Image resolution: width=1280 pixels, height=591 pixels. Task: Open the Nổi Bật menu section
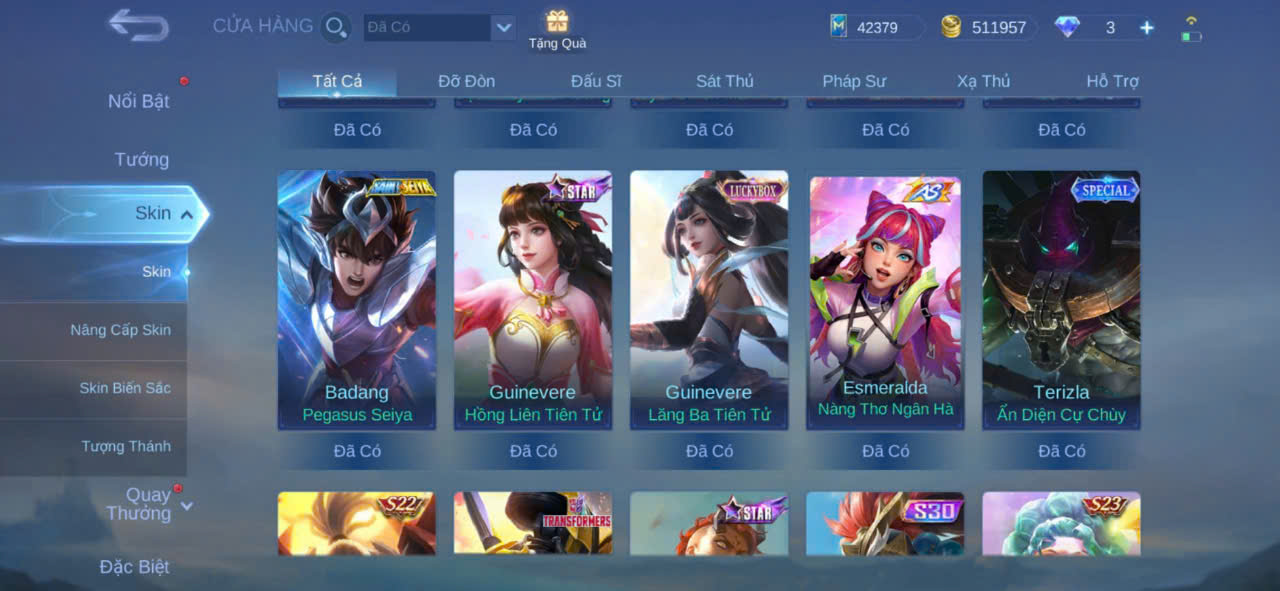tap(139, 101)
